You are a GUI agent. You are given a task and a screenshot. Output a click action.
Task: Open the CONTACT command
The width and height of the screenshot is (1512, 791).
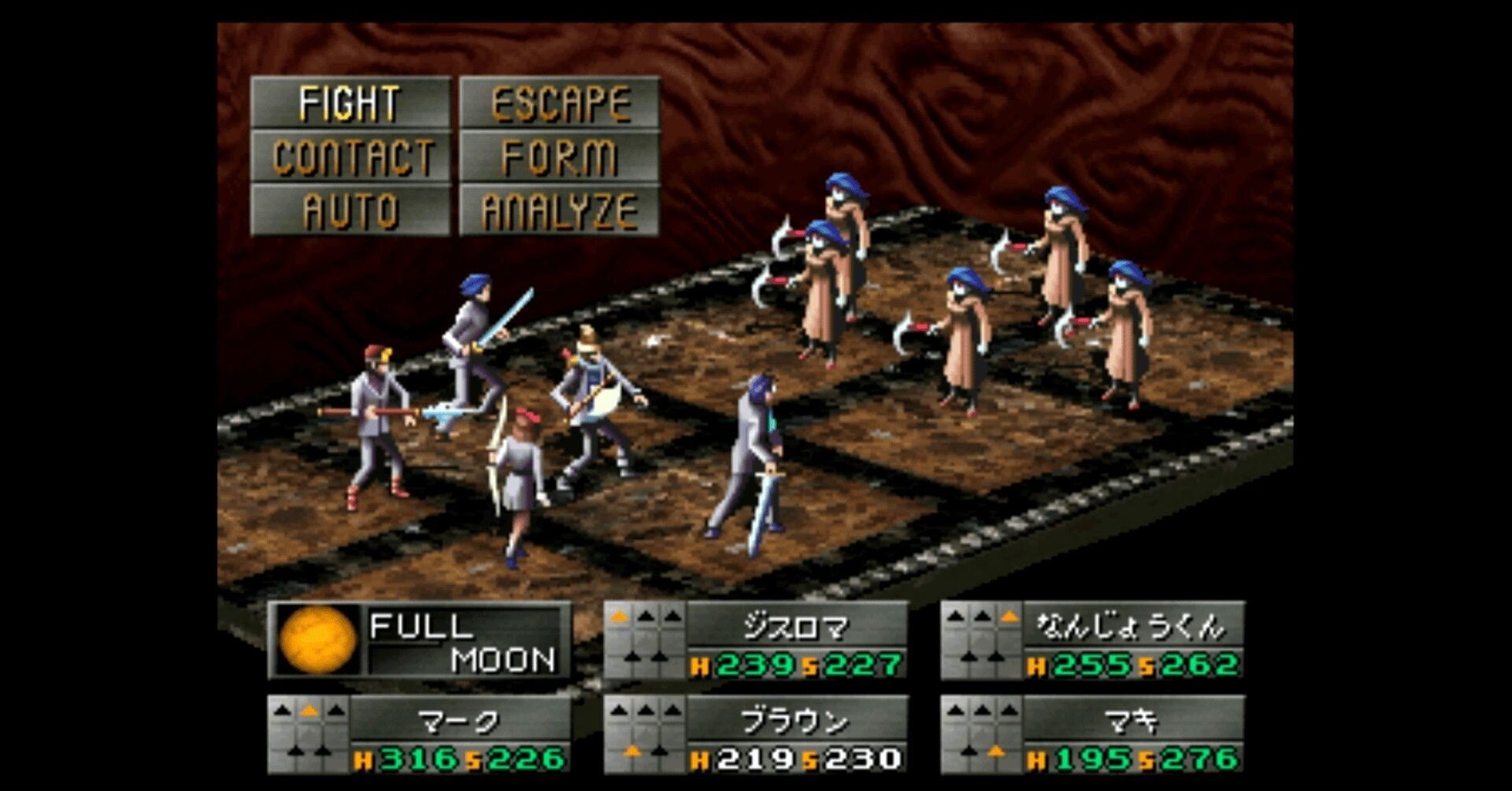[350, 157]
